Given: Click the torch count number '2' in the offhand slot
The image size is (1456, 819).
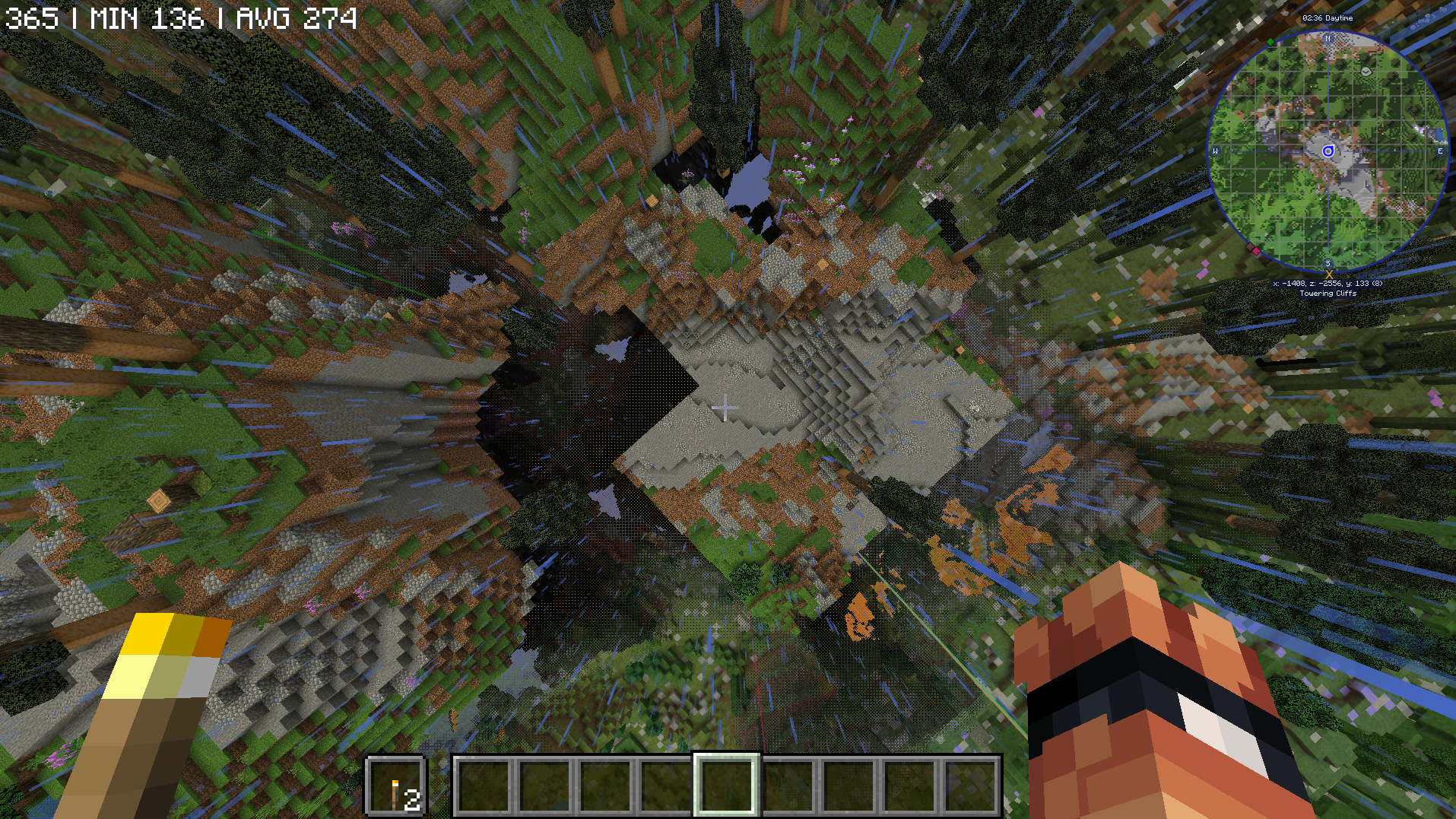Looking at the screenshot, I should click(x=413, y=801).
